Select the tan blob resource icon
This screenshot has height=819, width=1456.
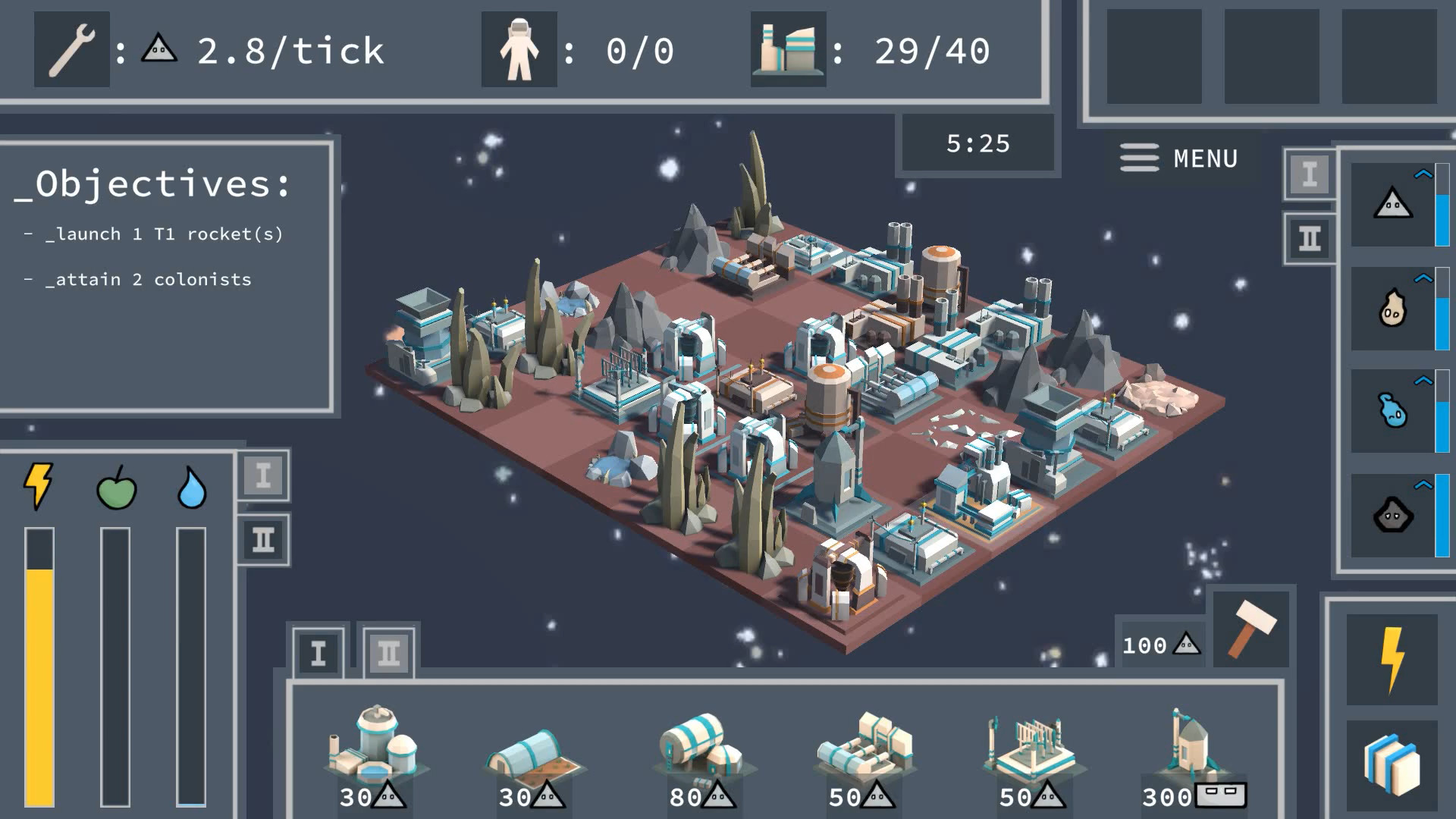click(1393, 308)
